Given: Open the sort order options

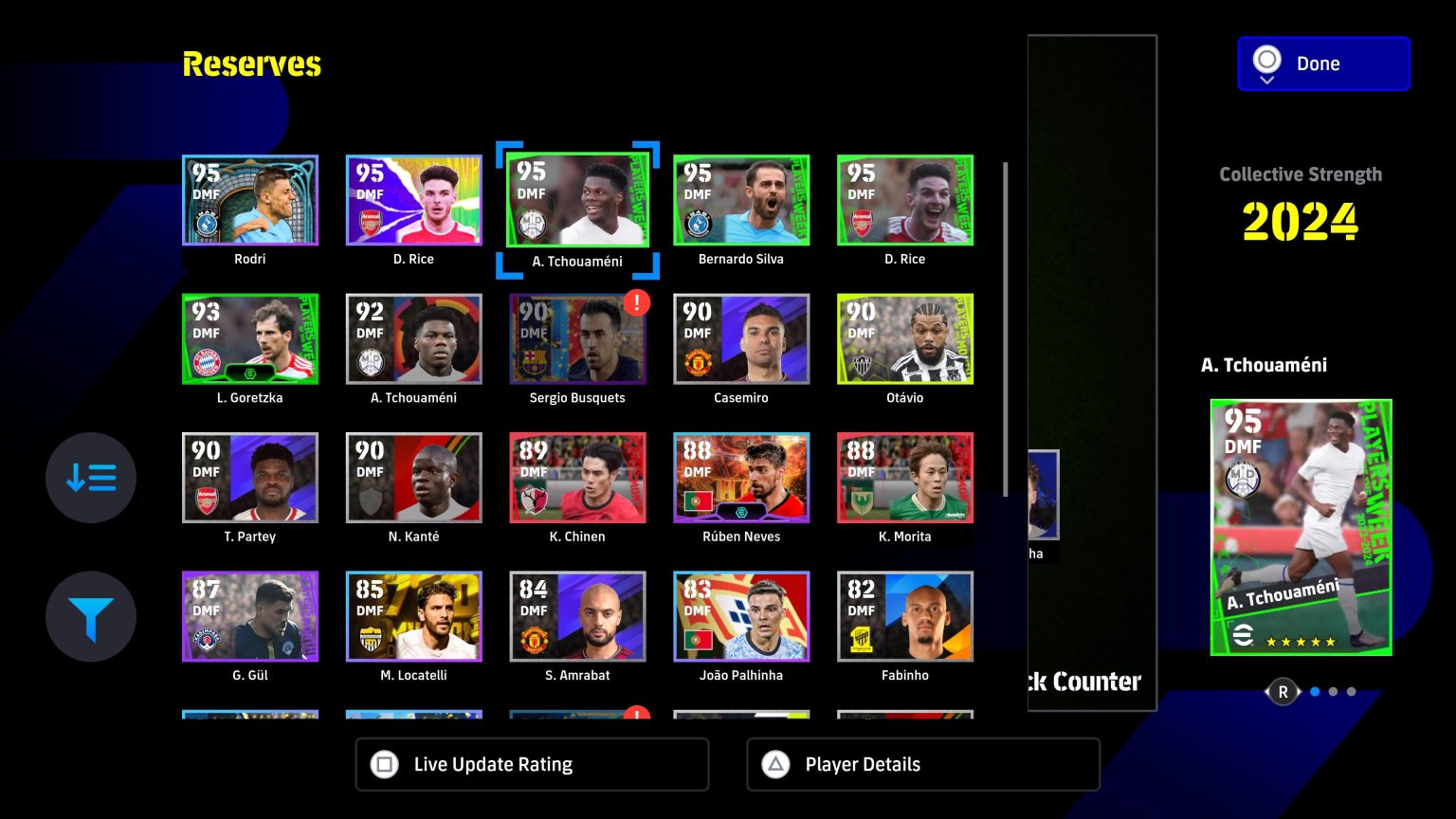Looking at the screenshot, I should [x=90, y=478].
